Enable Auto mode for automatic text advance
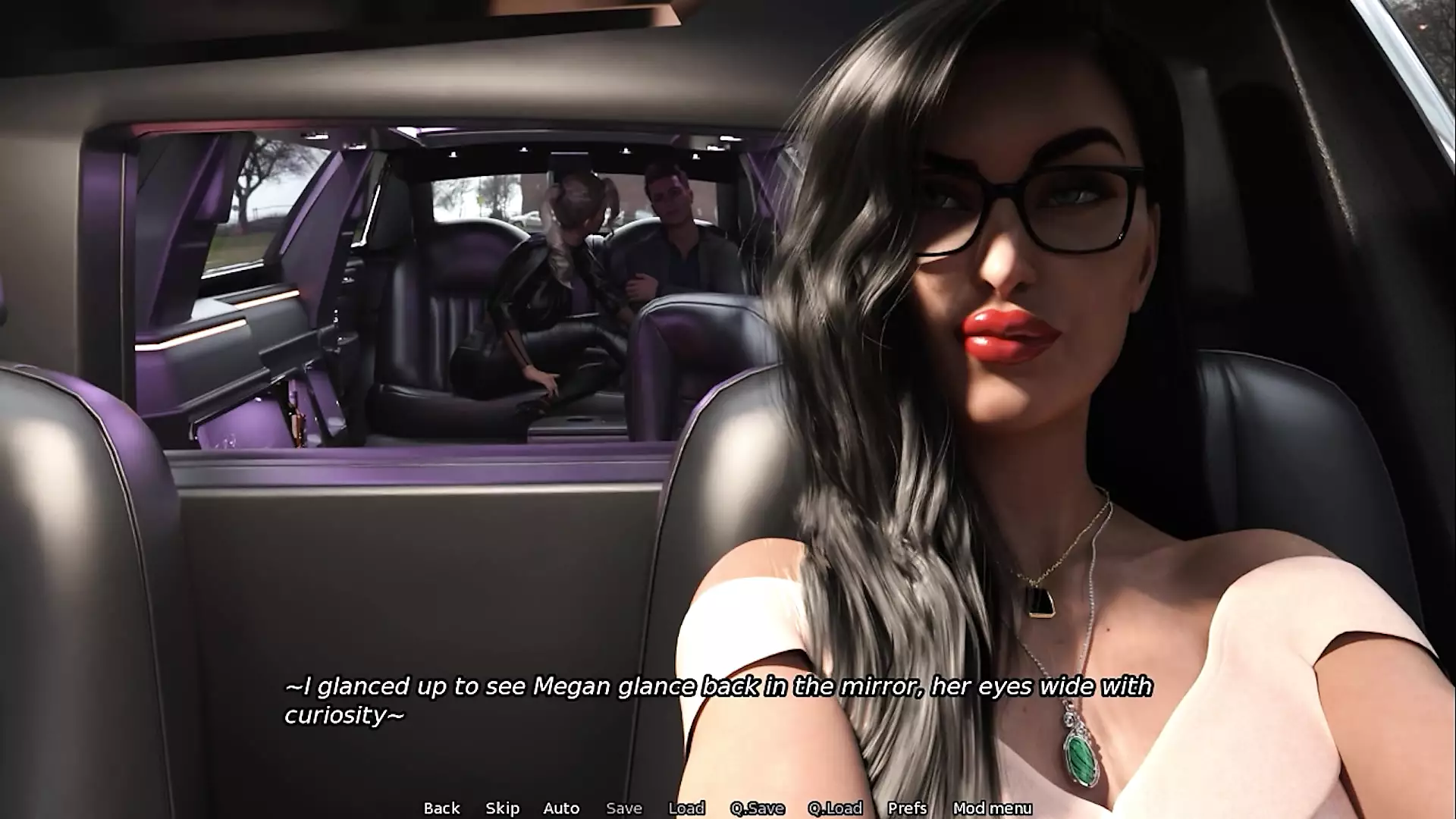The image size is (1456, 819). (x=561, y=808)
